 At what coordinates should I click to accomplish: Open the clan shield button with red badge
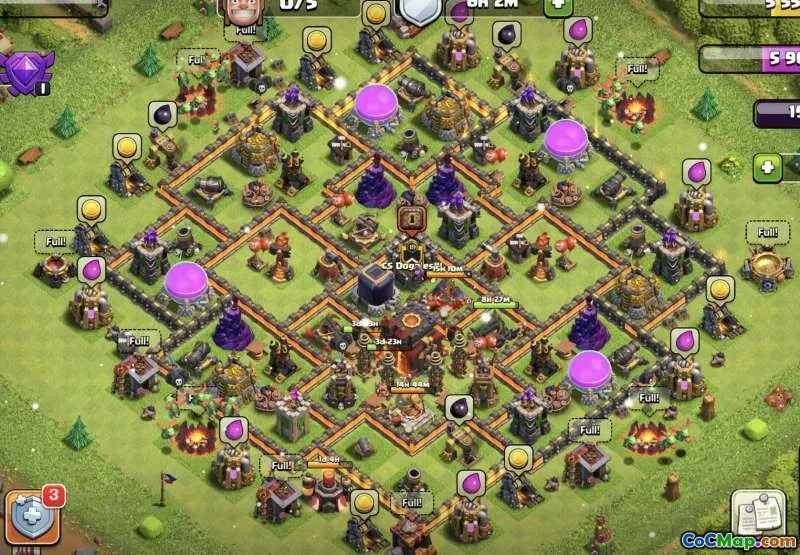pos(33,514)
